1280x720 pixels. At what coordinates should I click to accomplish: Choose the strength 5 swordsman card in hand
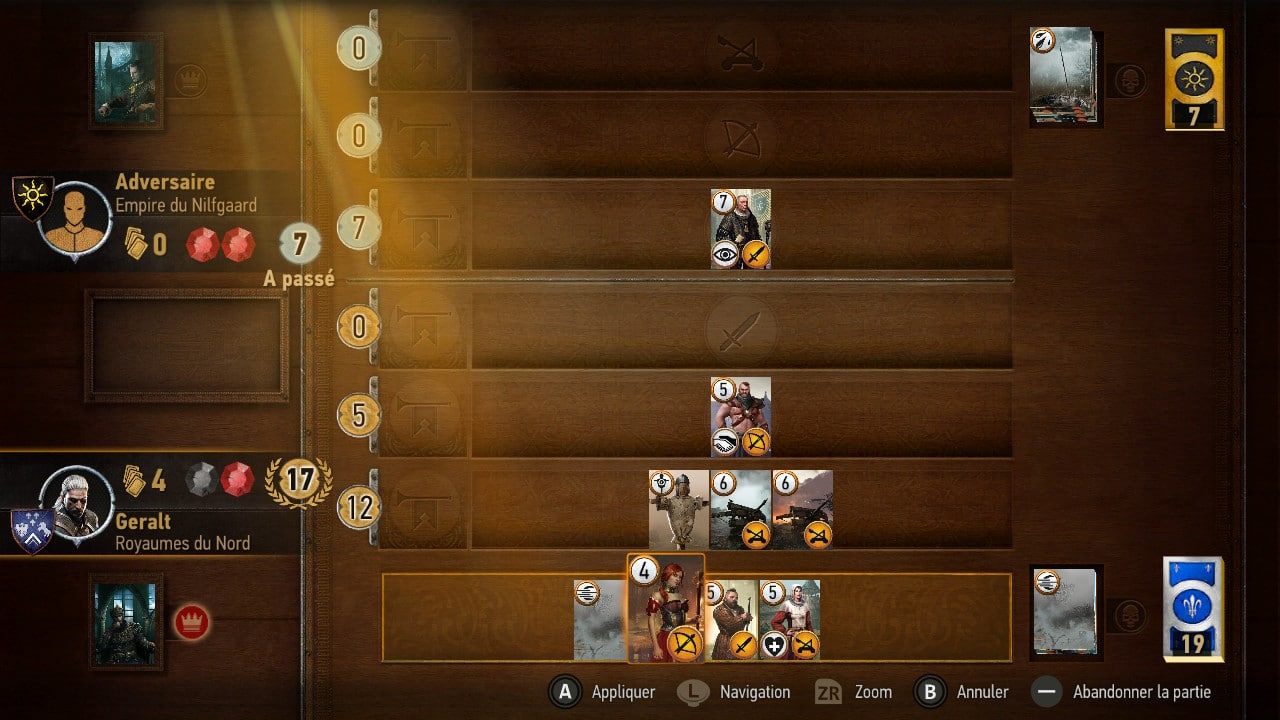733,620
